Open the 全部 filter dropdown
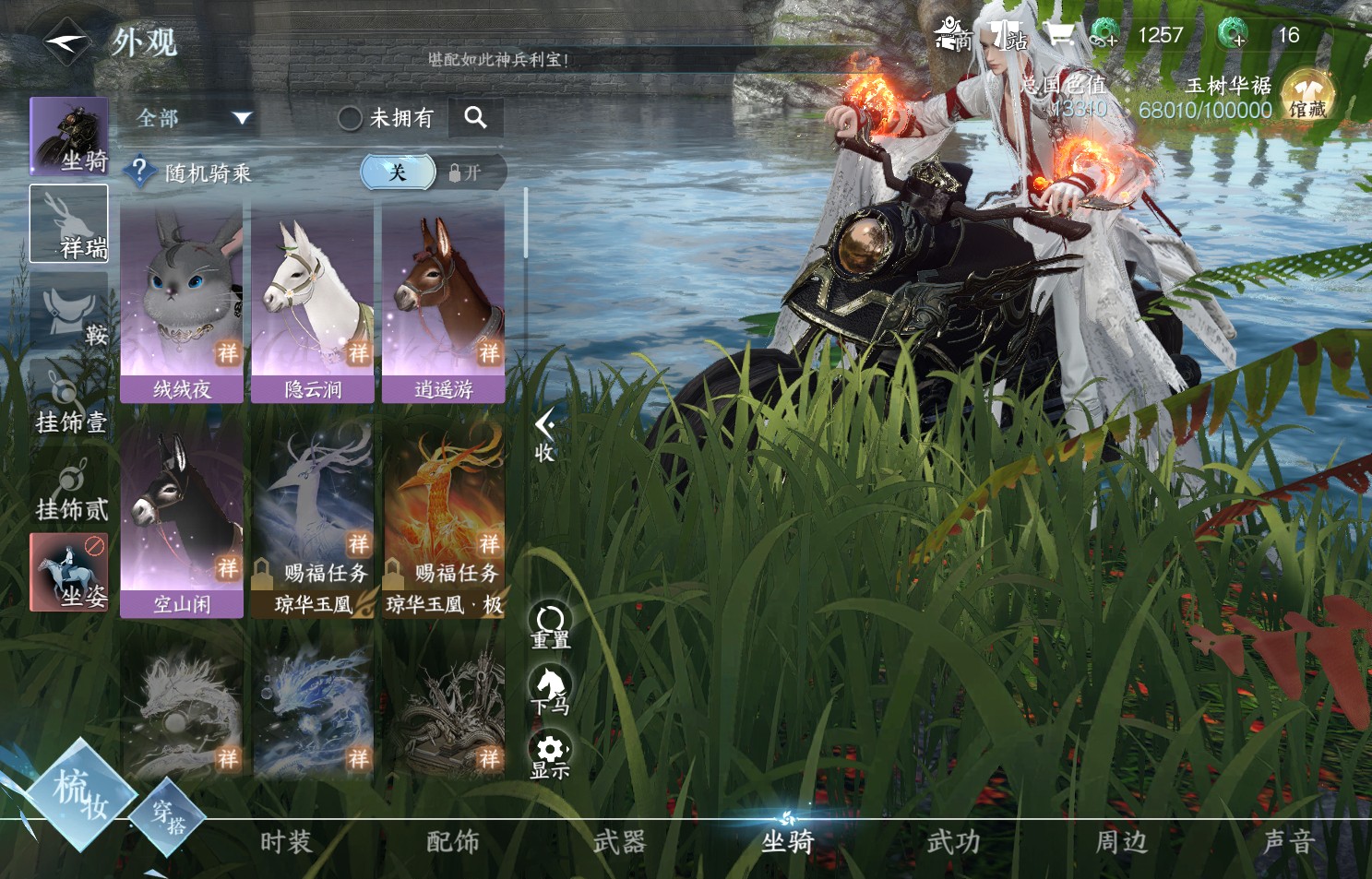The width and height of the screenshot is (1372, 879). (194, 118)
